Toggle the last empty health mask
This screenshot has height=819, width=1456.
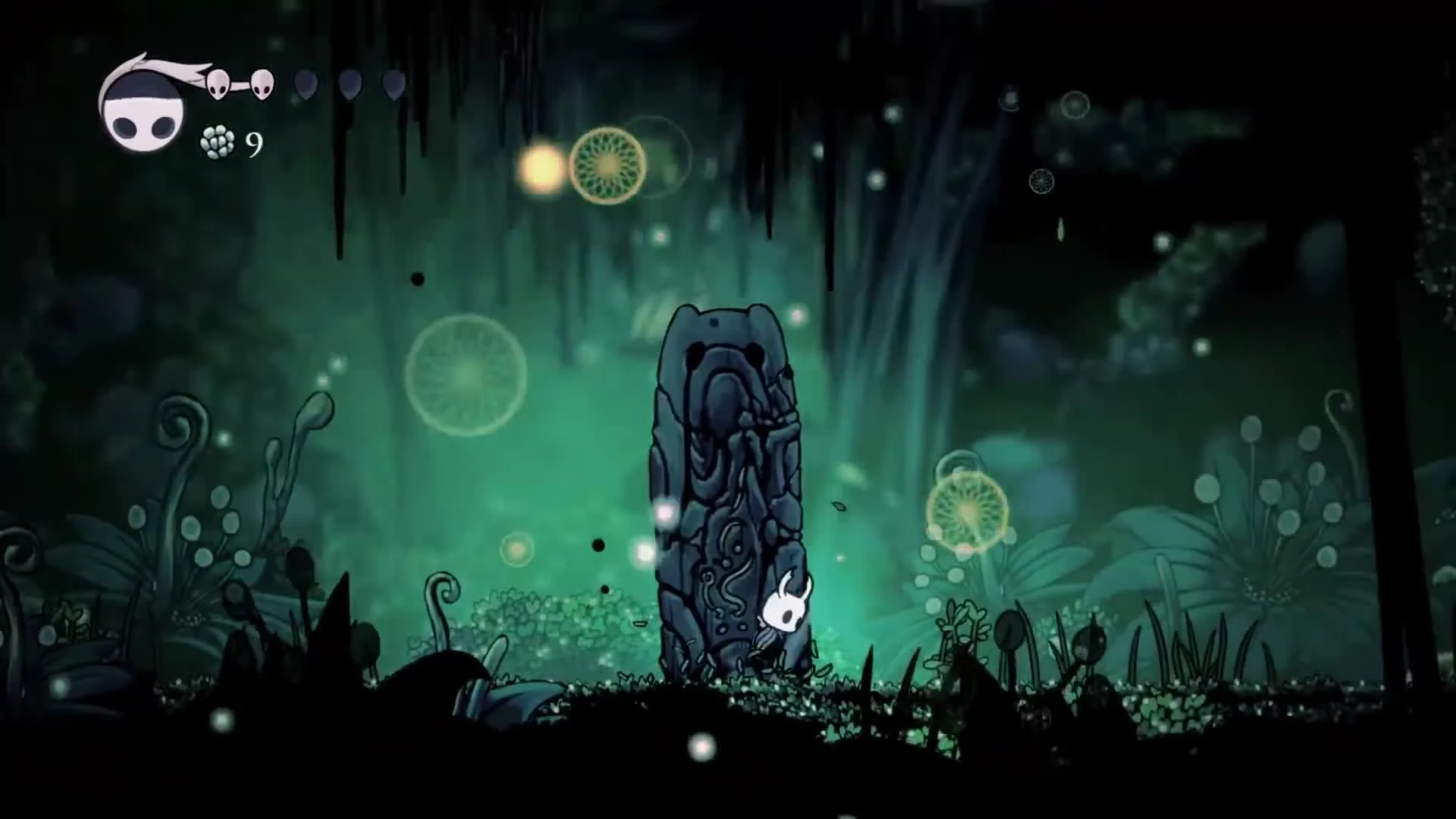[393, 85]
